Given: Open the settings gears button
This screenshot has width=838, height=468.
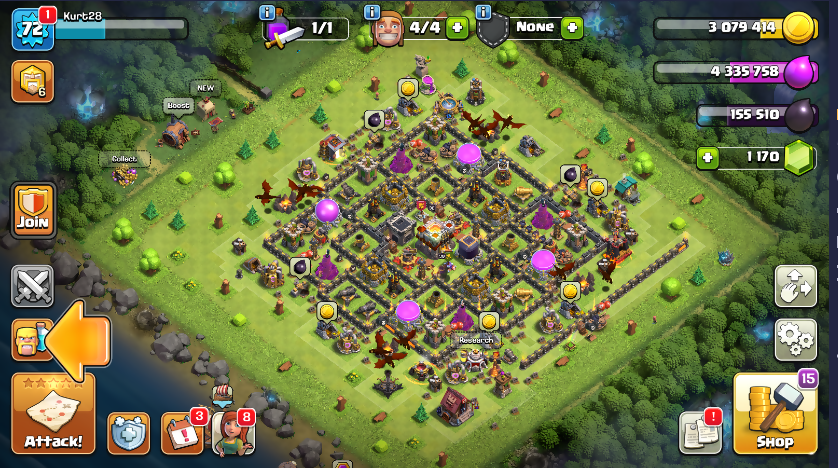Looking at the screenshot, I should click(x=796, y=339).
